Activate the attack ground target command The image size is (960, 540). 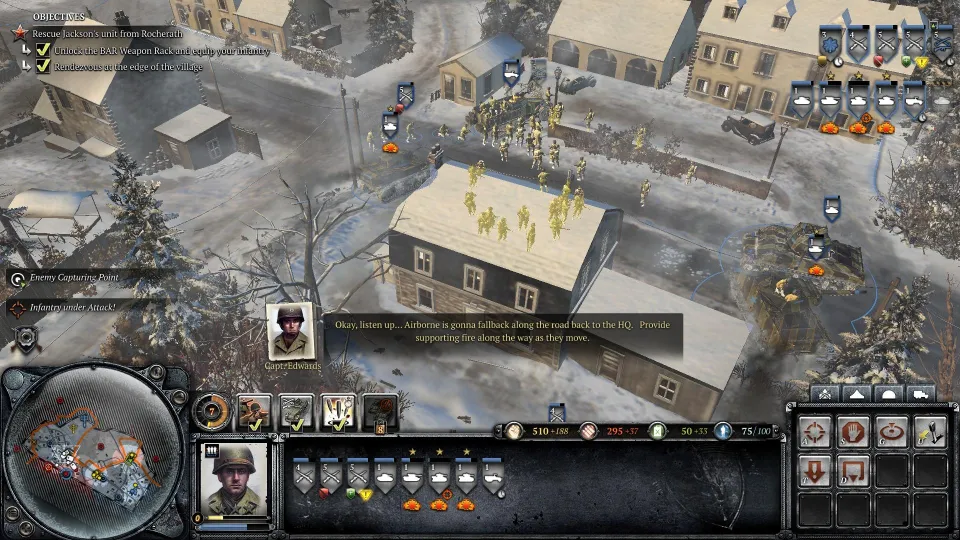tap(891, 432)
